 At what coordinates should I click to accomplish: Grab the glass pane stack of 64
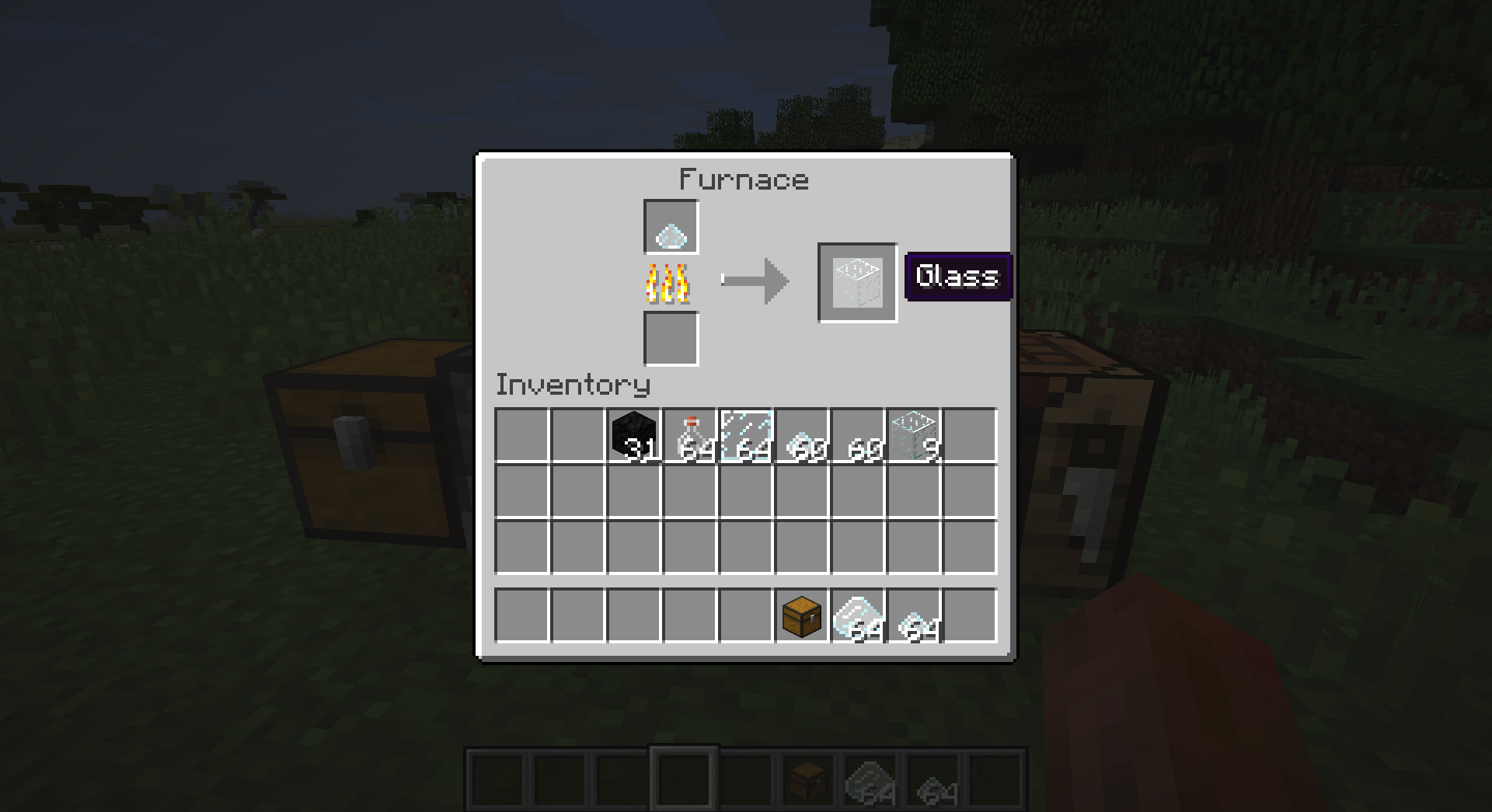[x=745, y=435]
